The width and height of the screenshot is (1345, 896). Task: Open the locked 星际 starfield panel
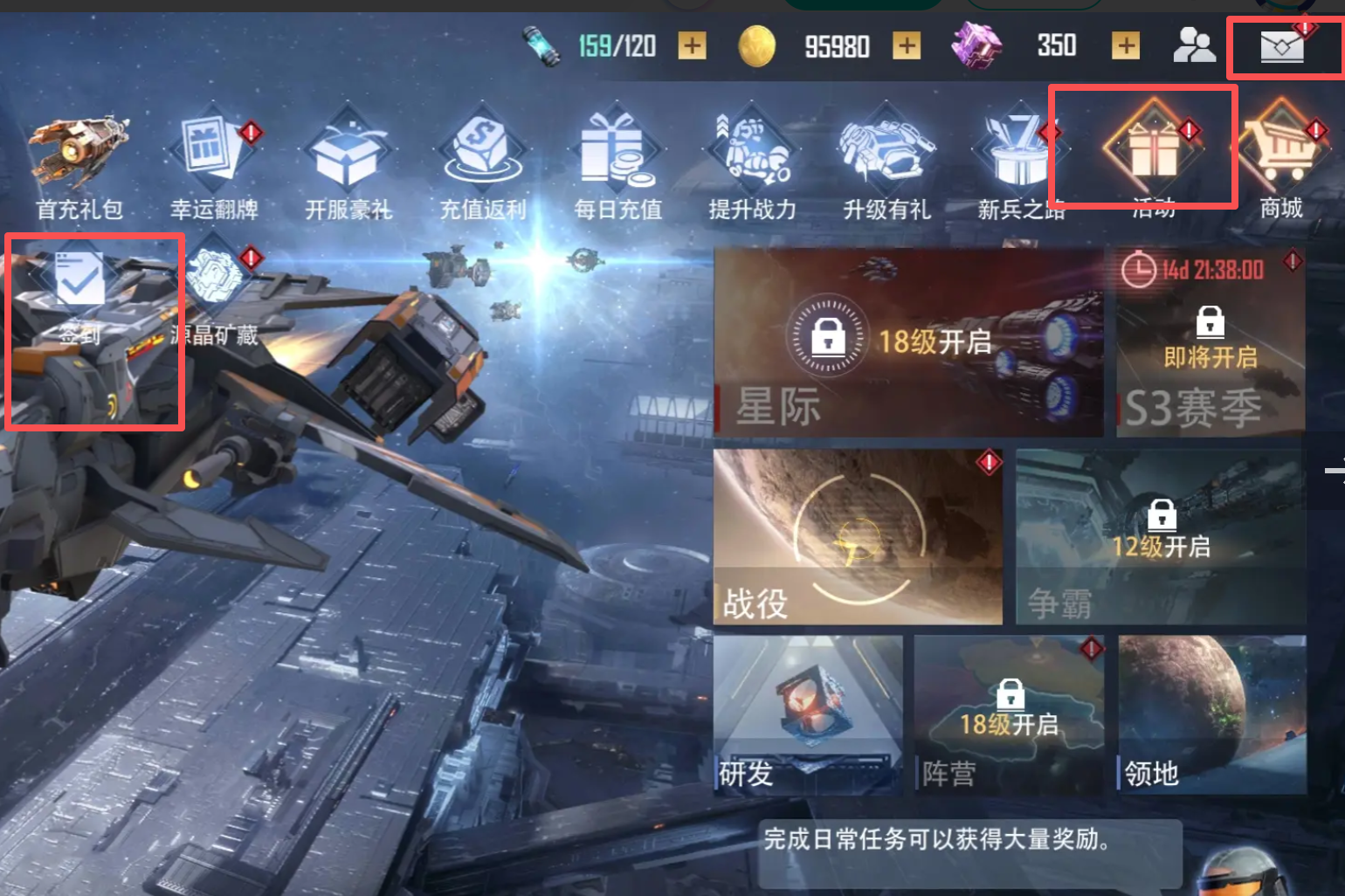(908, 341)
